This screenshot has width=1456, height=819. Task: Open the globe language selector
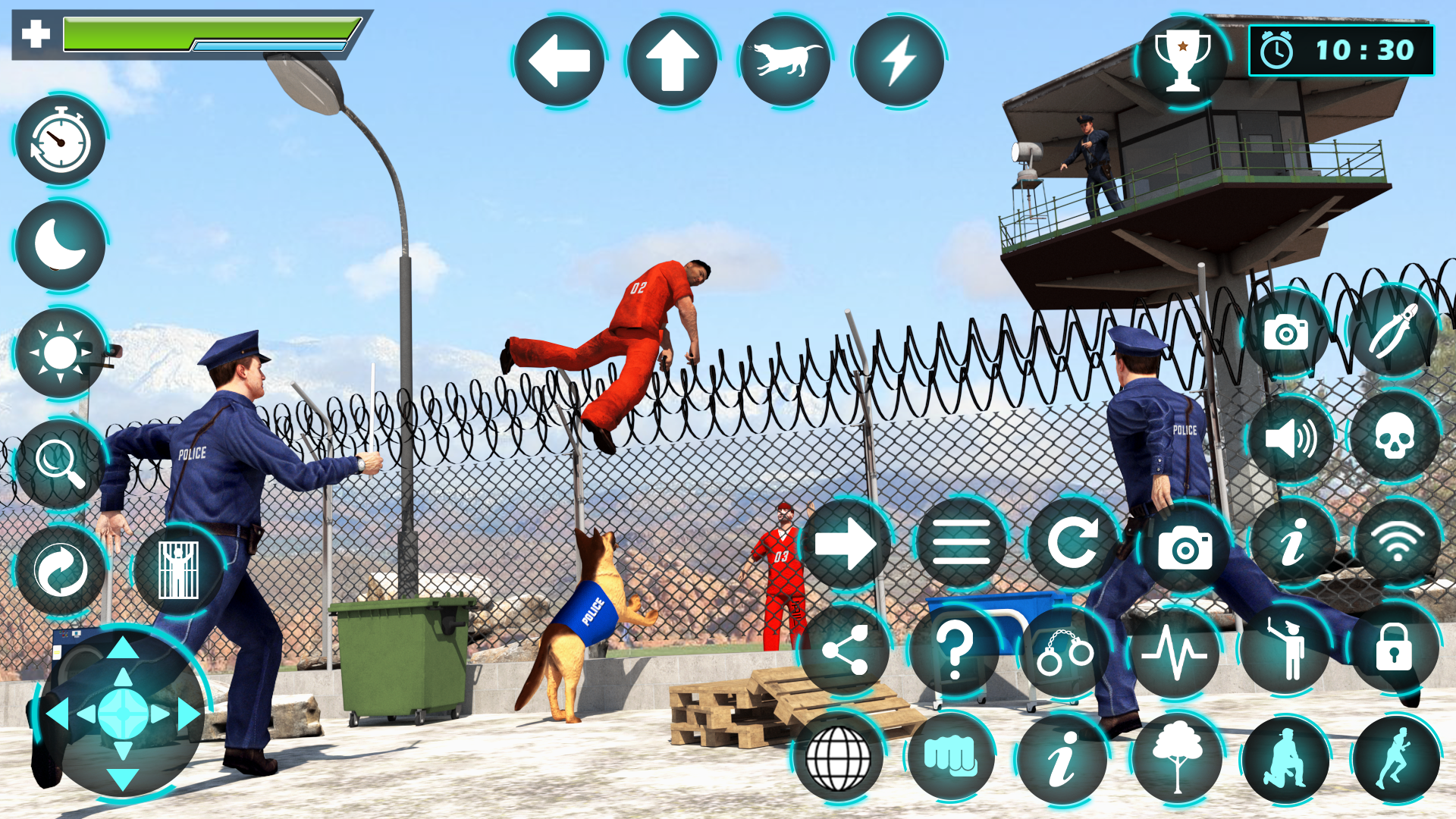[840, 758]
